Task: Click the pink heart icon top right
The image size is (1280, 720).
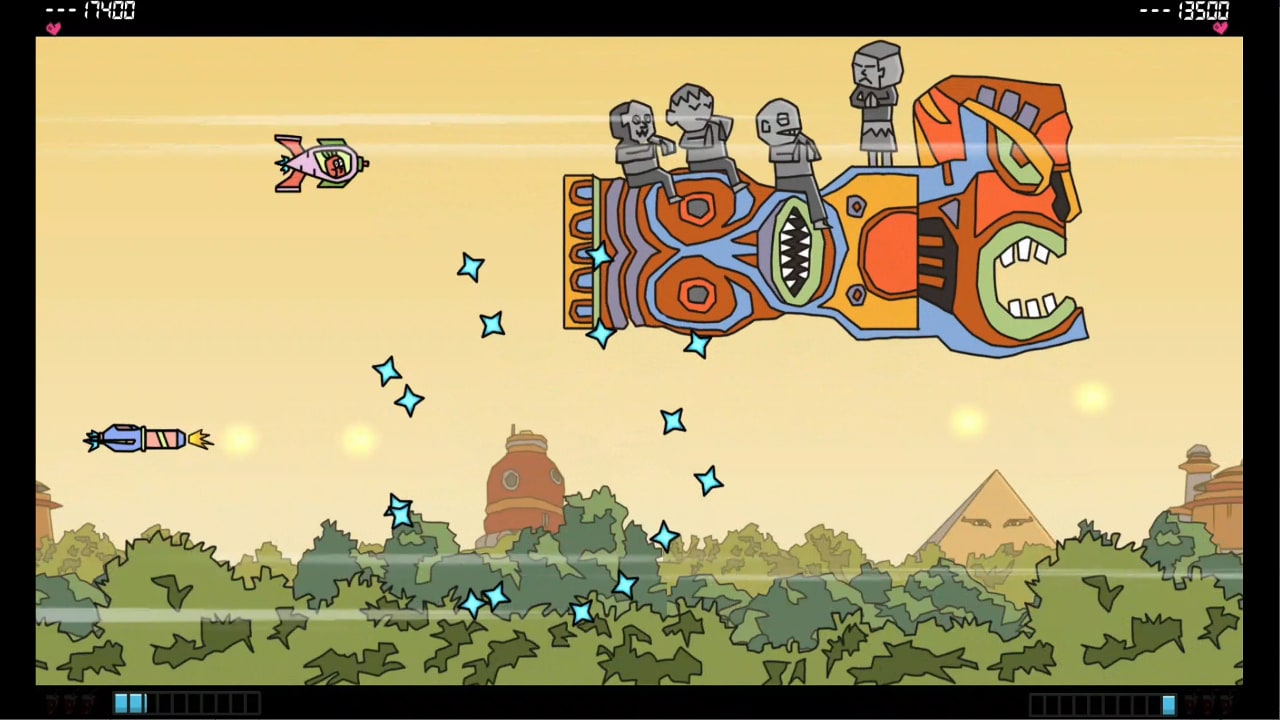Action: tap(1221, 28)
